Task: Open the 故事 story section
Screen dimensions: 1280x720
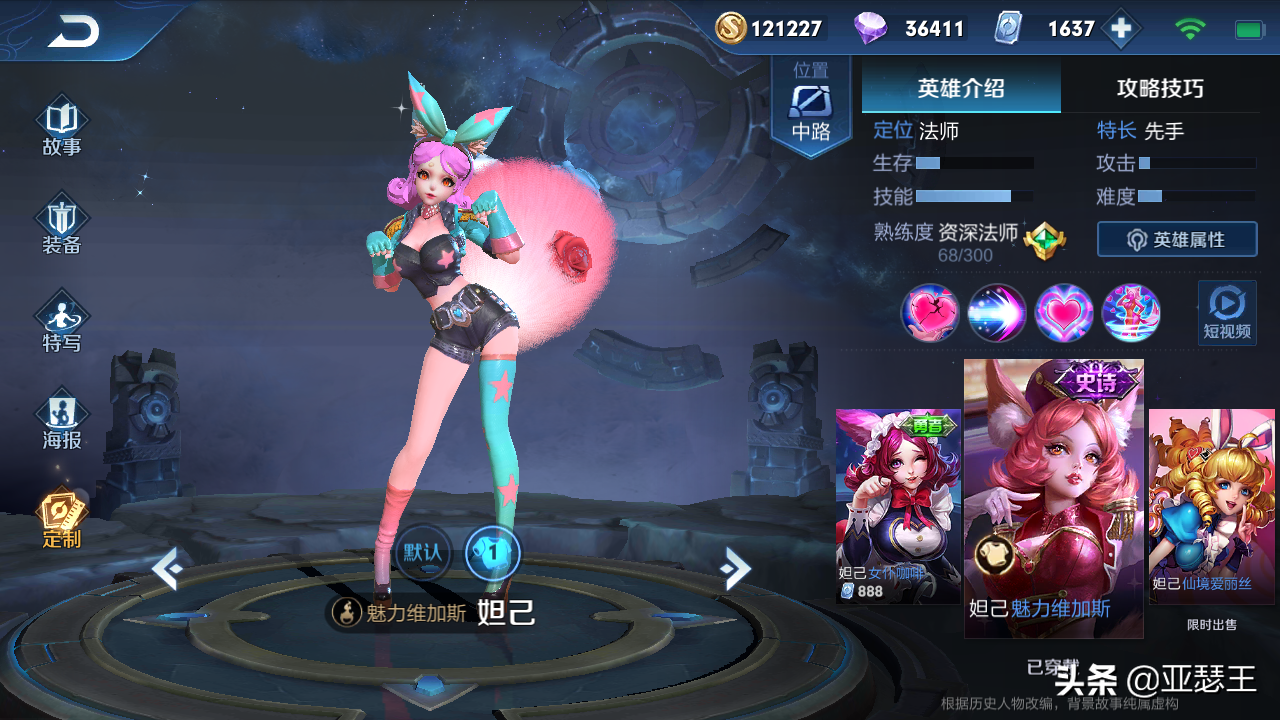Action: [61, 127]
